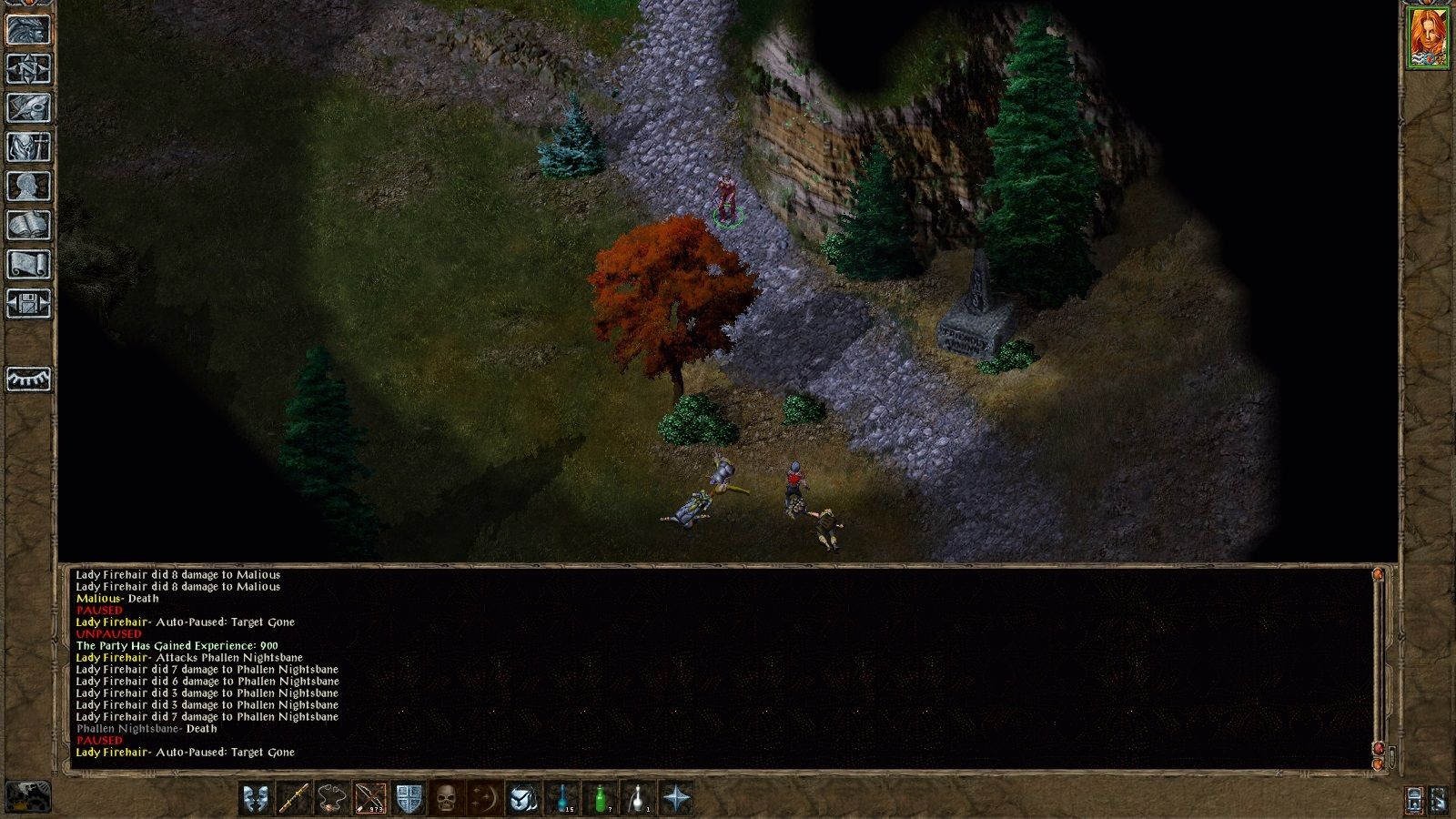Viewport: 1456px width, 819px height.
Task: Open special abilities with the star icon
Action: click(x=676, y=799)
